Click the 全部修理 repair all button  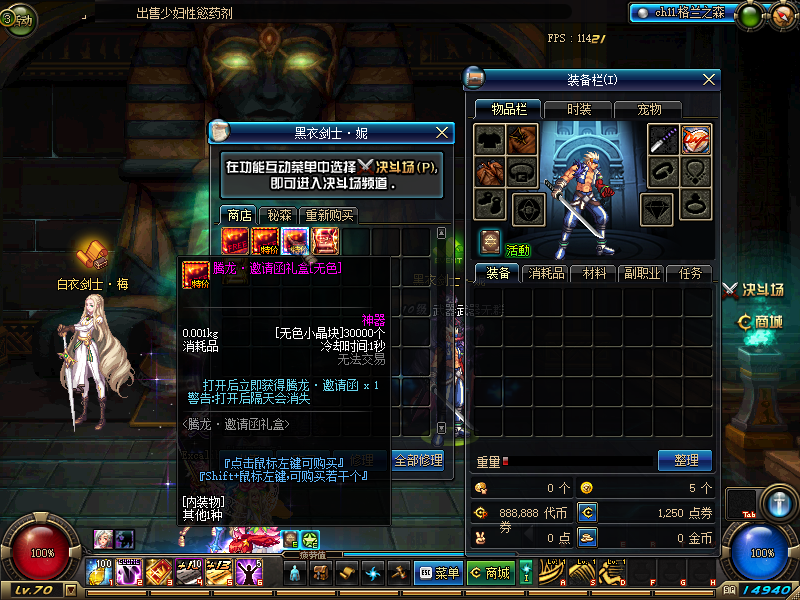tap(417, 461)
